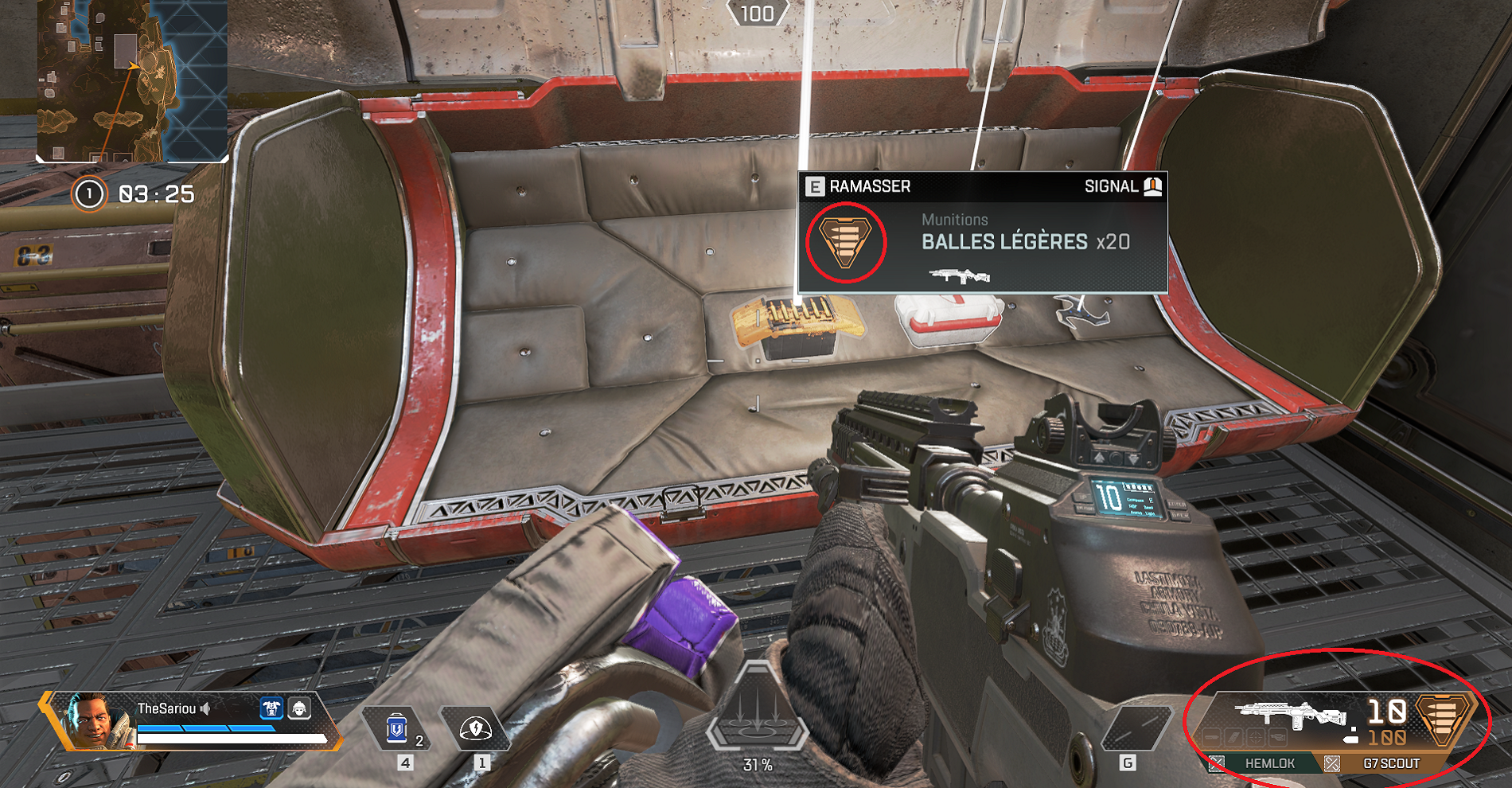Switch to the HEMLOK weapon tab
1512x788 pixels.
coord(1271,763)
